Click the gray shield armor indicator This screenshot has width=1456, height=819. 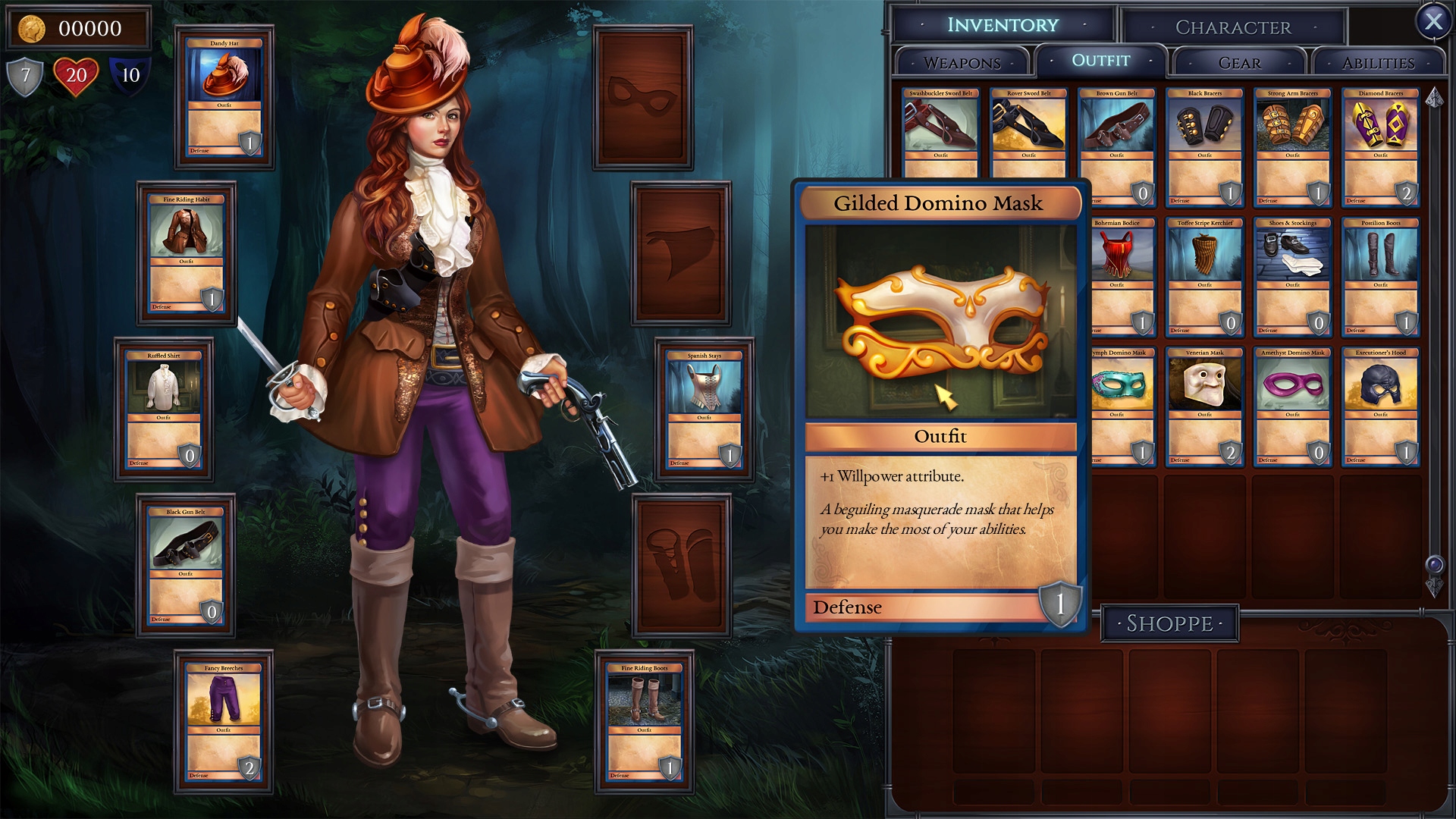(x=26, y=76)
